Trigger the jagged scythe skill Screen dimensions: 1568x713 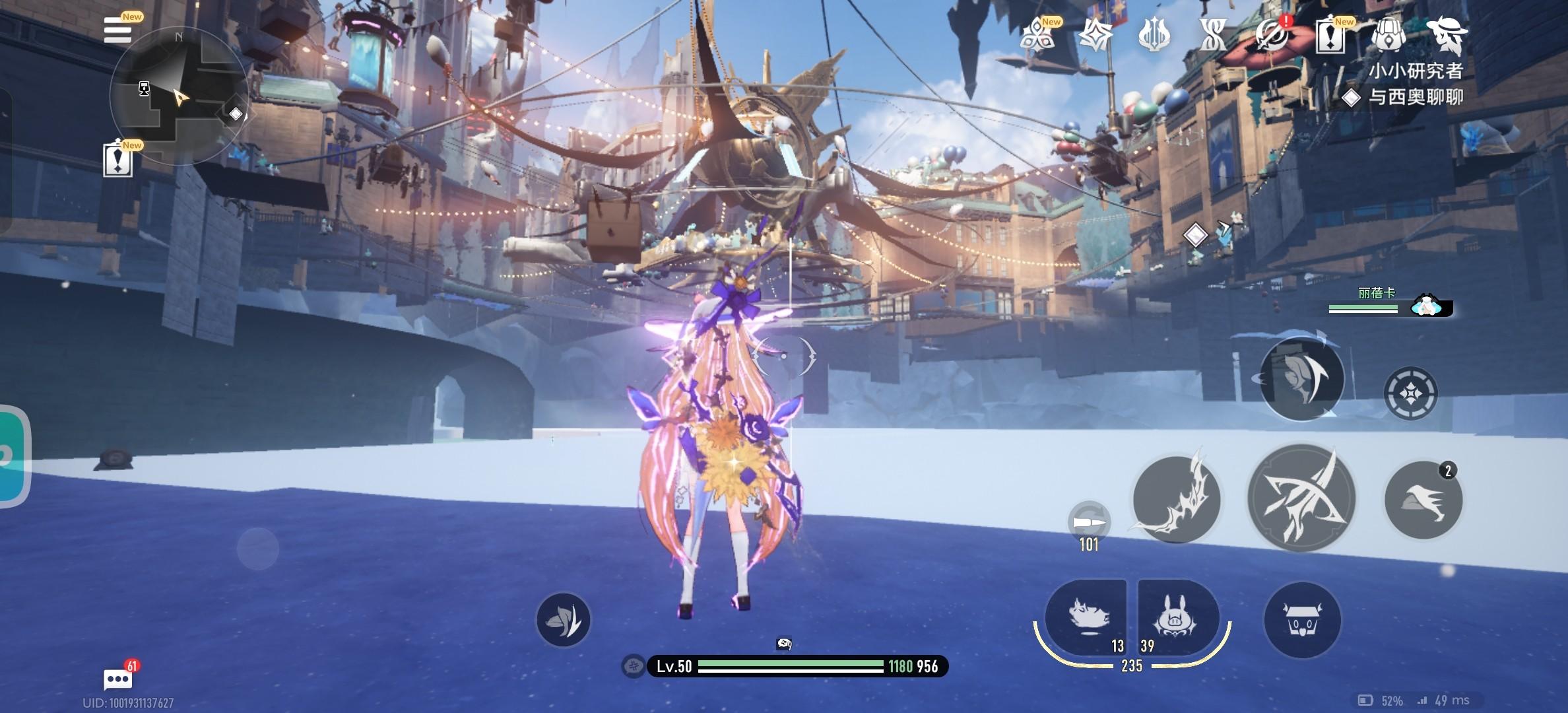(x=1176, y=500)
